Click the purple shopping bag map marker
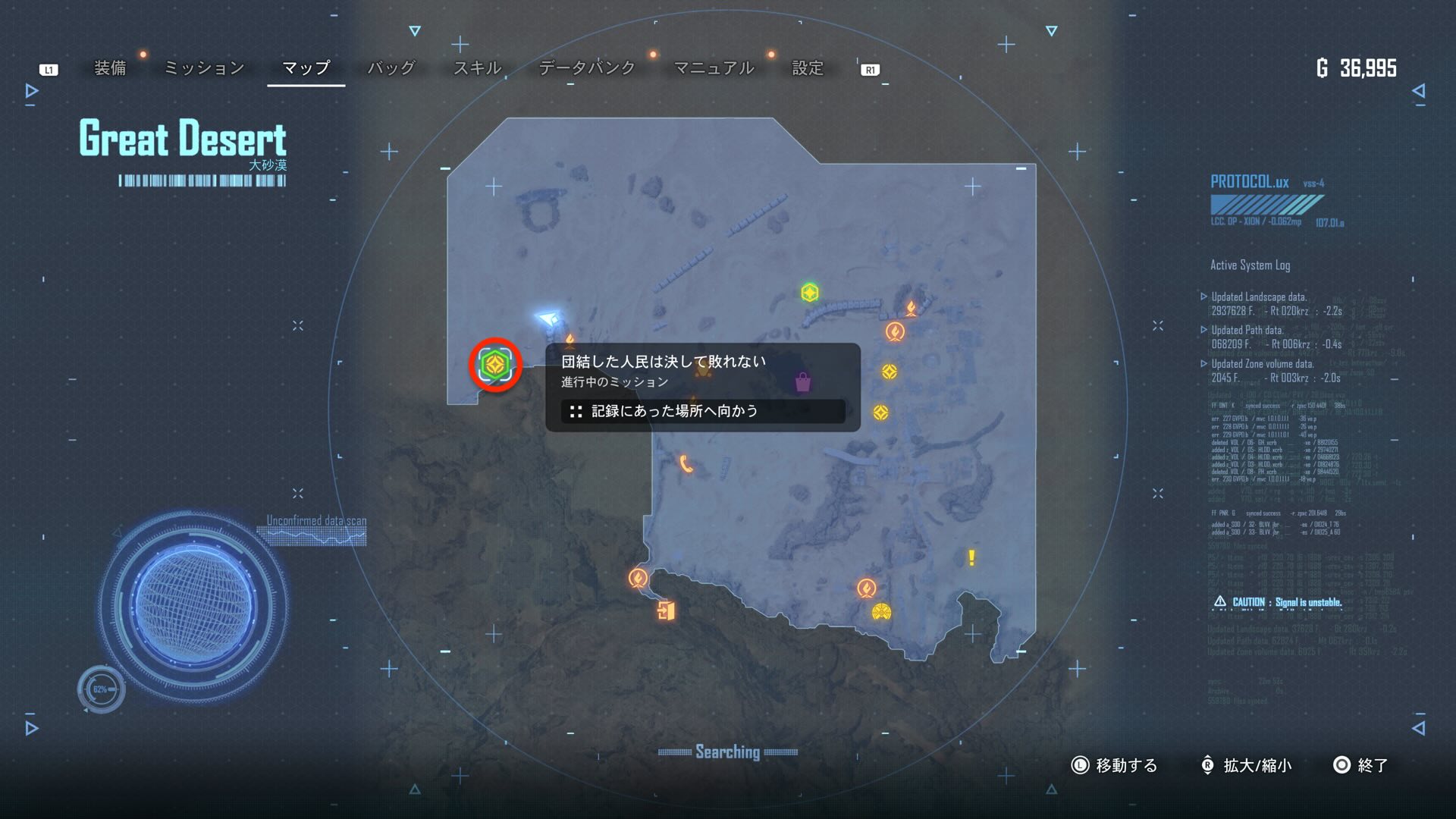The image size is (1456, 819). tap(802, 382)
